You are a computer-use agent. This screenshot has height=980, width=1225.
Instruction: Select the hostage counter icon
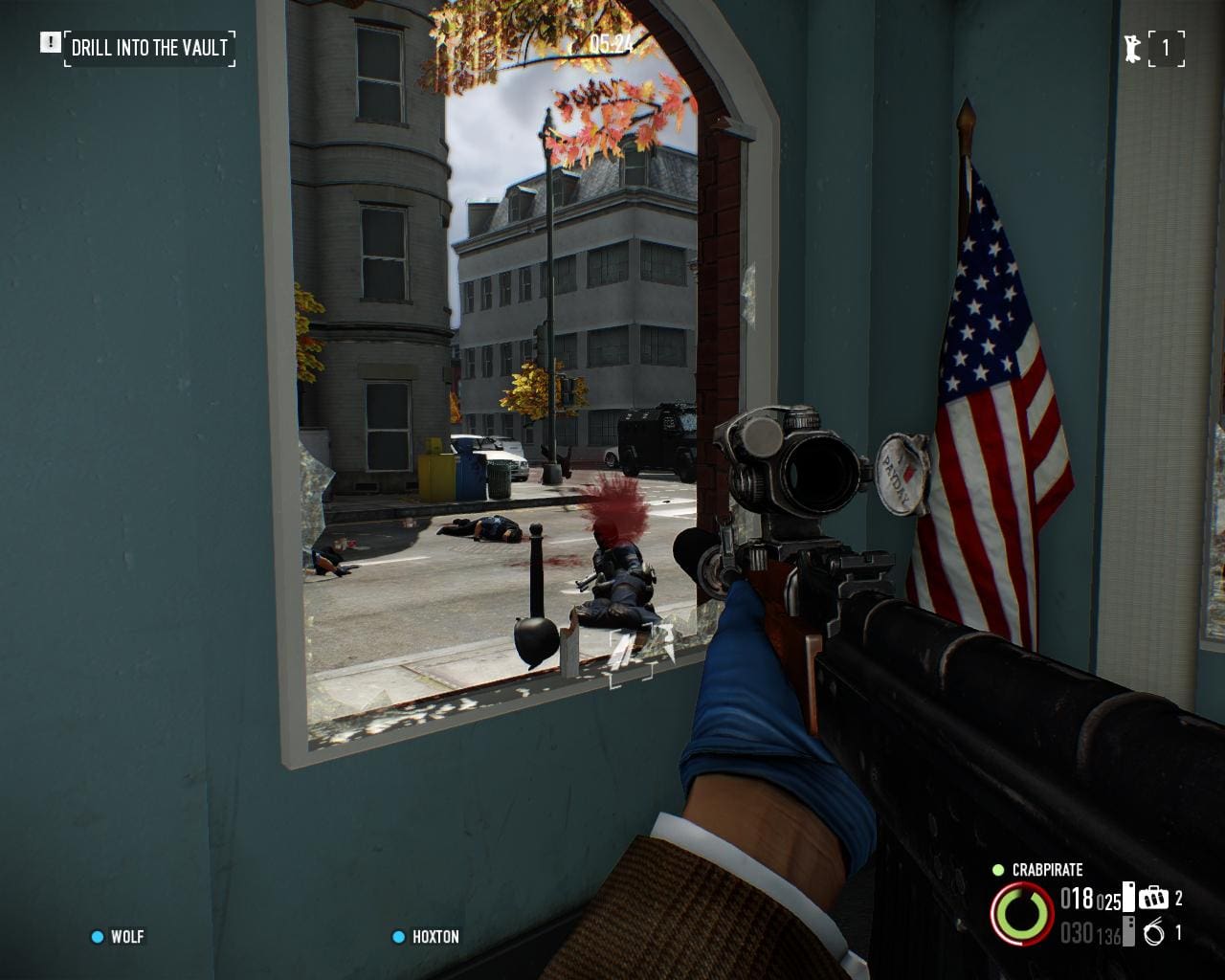[1133, 48]
